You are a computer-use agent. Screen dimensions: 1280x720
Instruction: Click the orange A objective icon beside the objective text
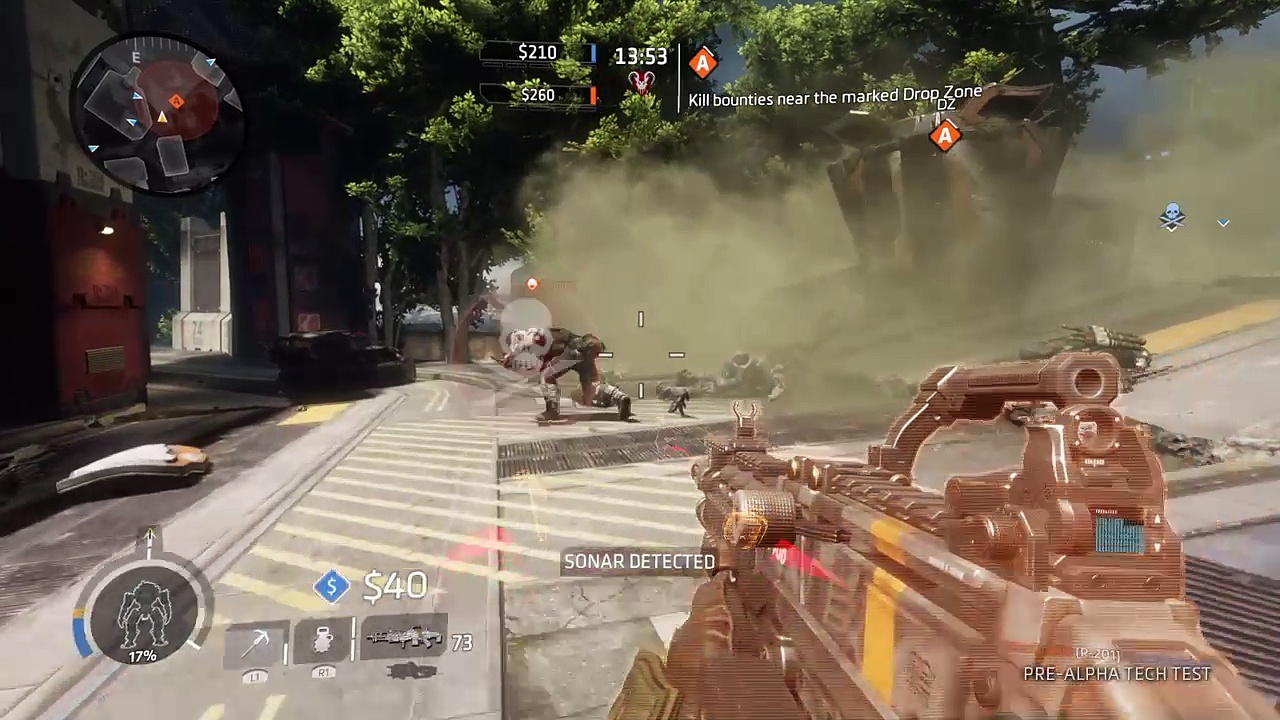click(703, 64)
